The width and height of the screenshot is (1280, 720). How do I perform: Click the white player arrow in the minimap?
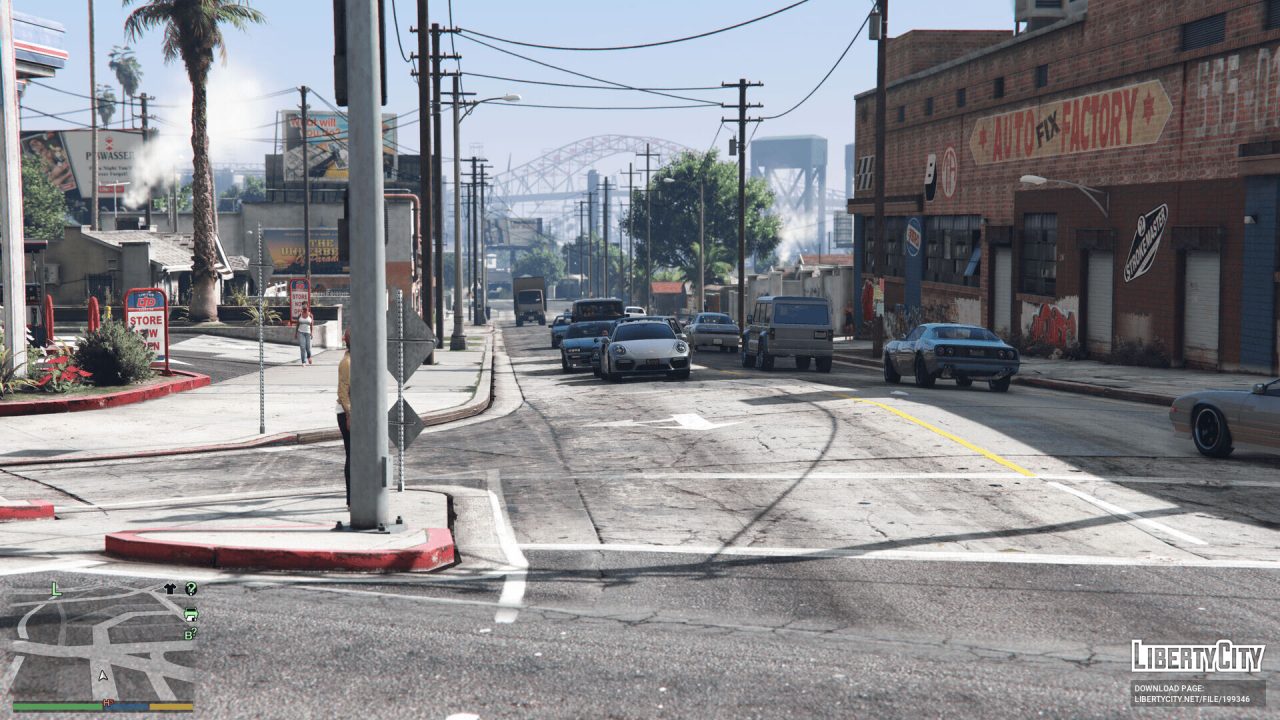pos(102,675)
